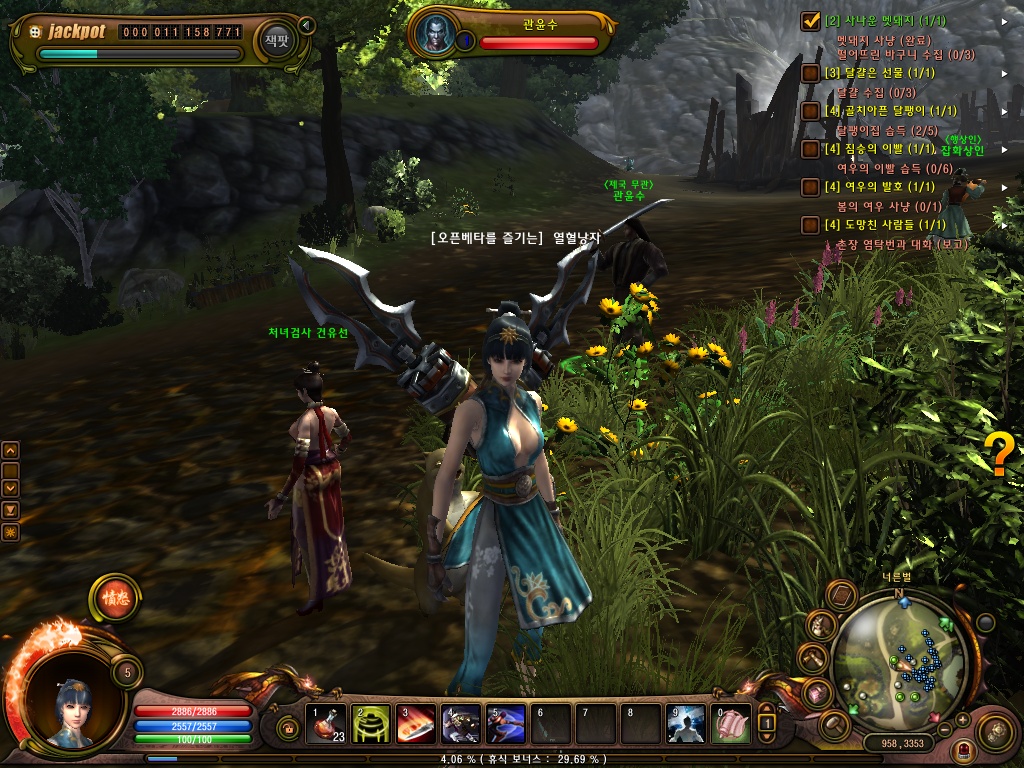The image size is (1024, 768).
Task: Zoom in the minimap with plus button
Action: point(962,719)
